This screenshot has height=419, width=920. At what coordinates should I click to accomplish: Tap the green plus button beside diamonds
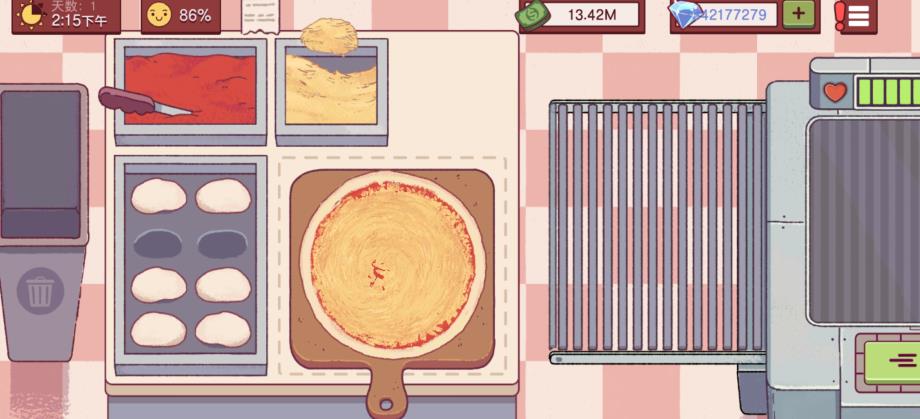click(797, 14)
